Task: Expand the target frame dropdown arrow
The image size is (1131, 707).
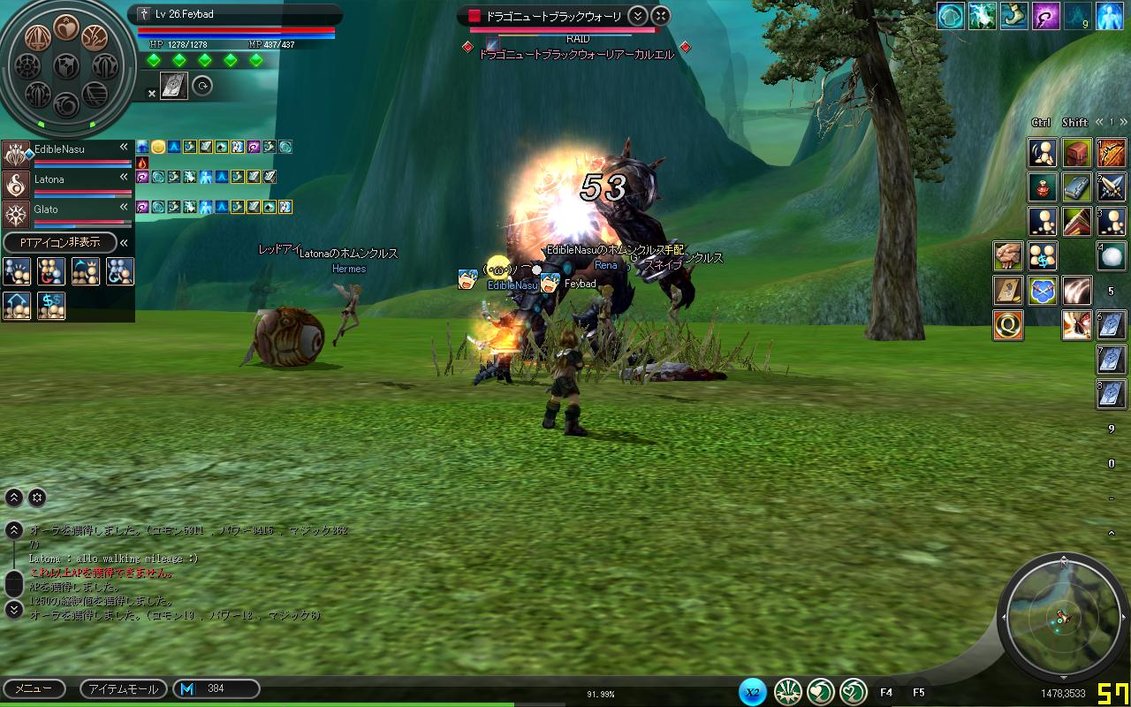Action: 638,15
